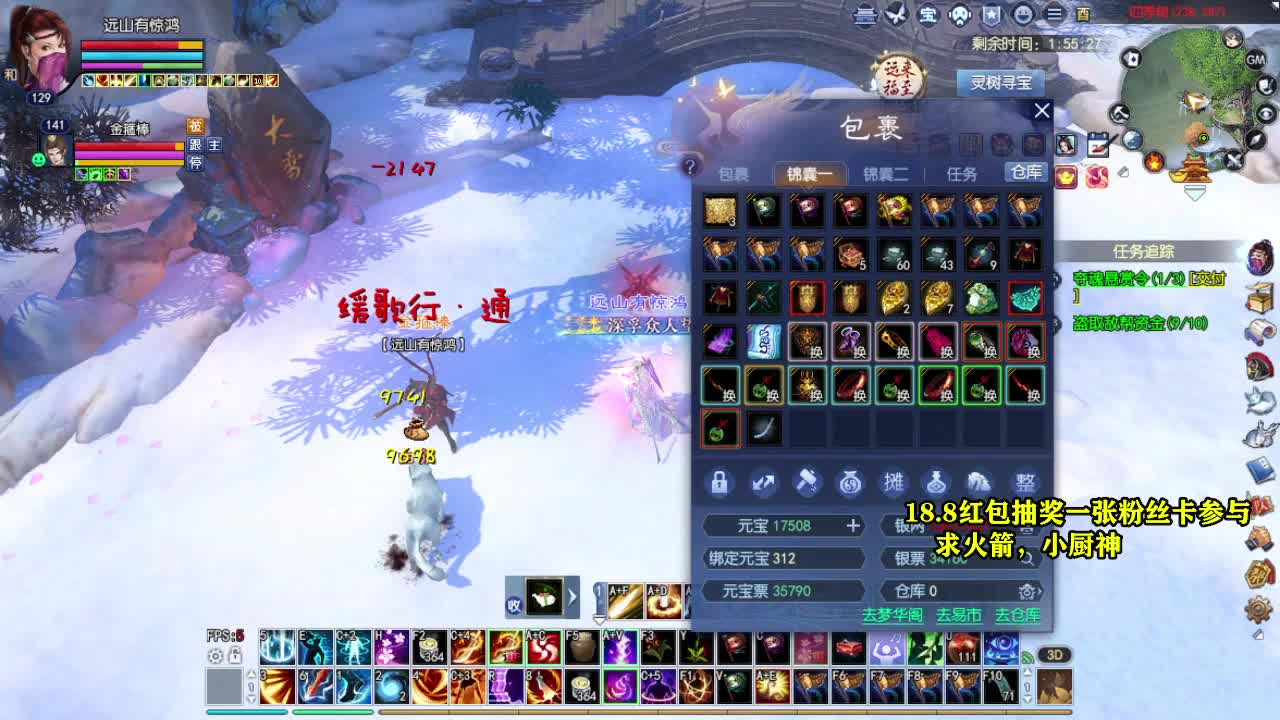Click the hammer smelt icon in the bag panel
This screenshot has height=720, width=1280.
pos(809,483)
